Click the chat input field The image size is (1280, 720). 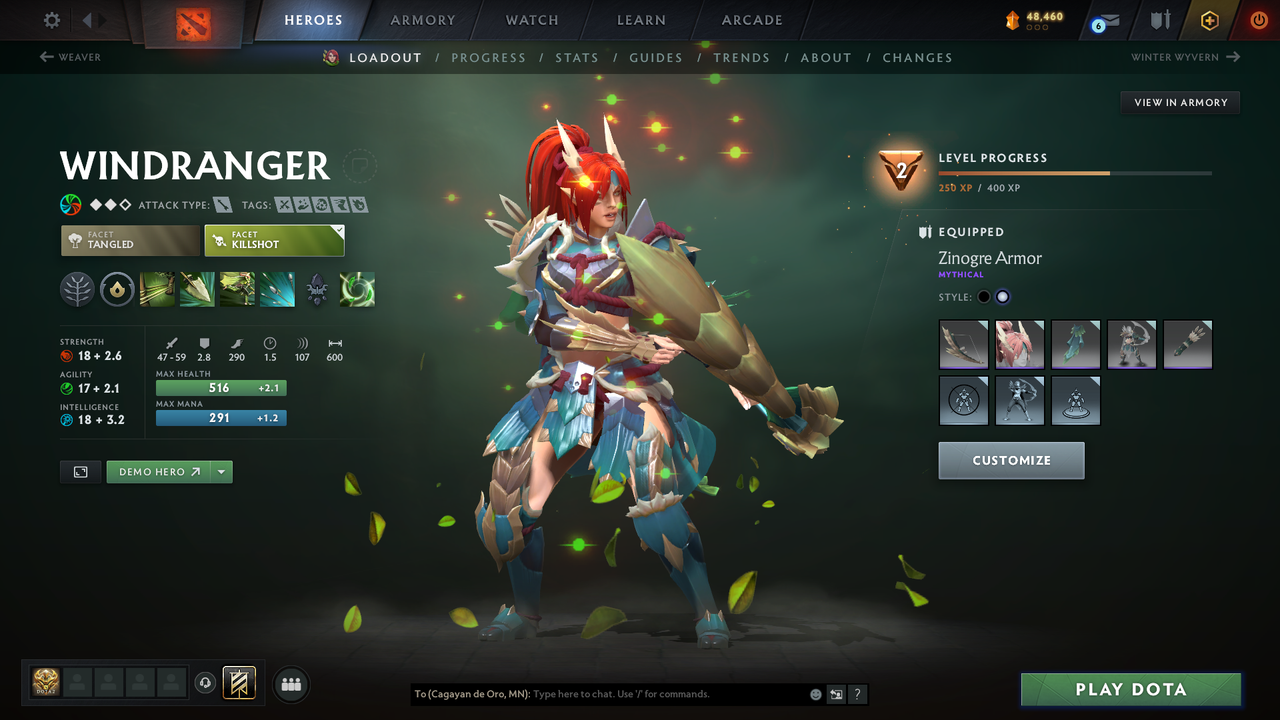point(620,693)
